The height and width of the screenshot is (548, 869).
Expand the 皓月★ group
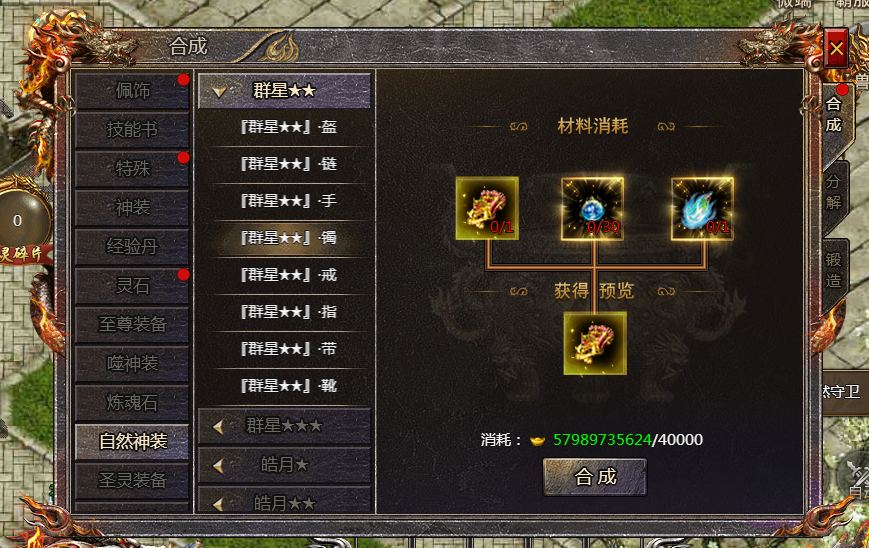pos(284,465)
